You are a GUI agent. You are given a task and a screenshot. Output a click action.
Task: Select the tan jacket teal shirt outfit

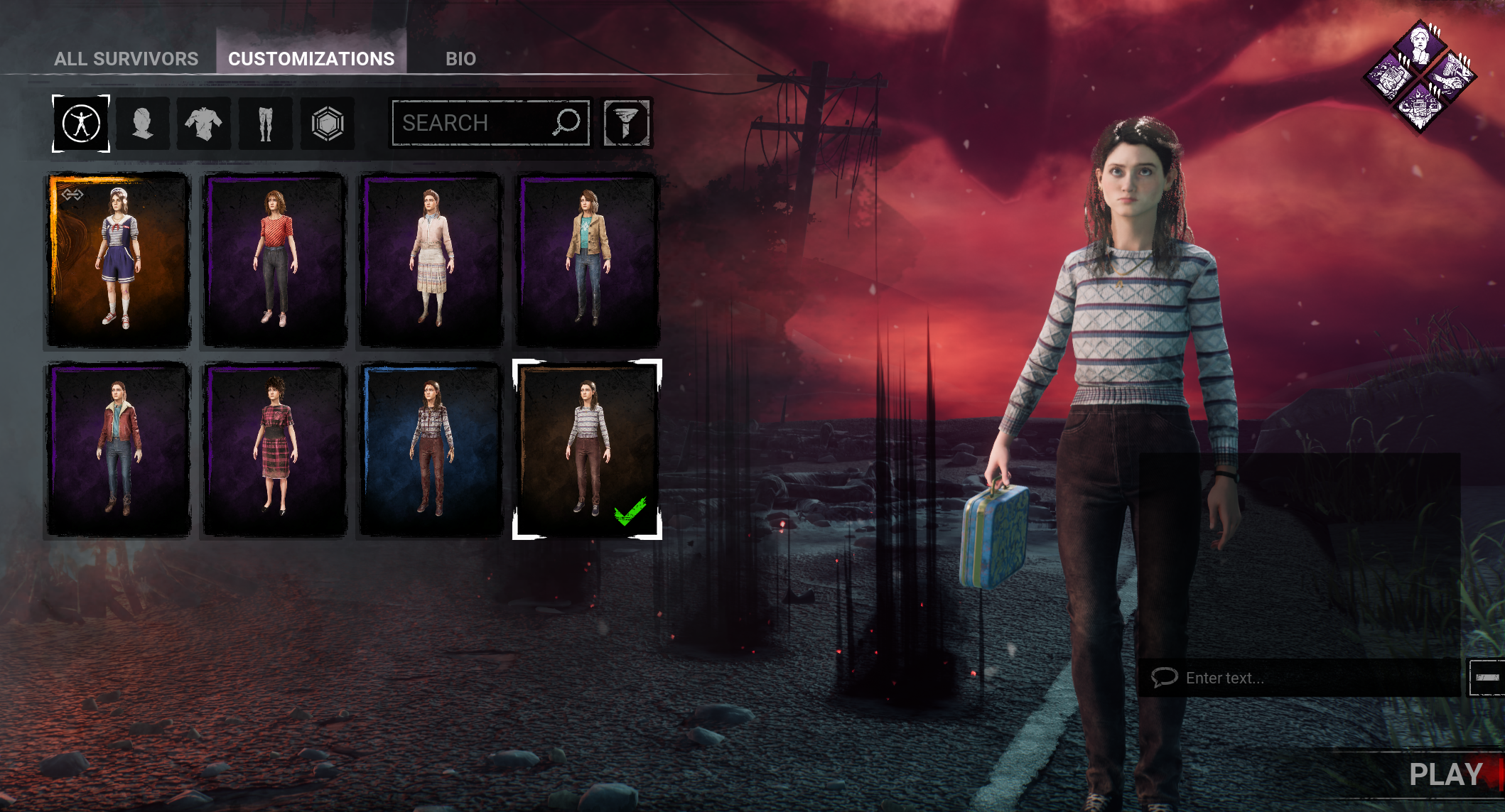[x=588, y=260]
